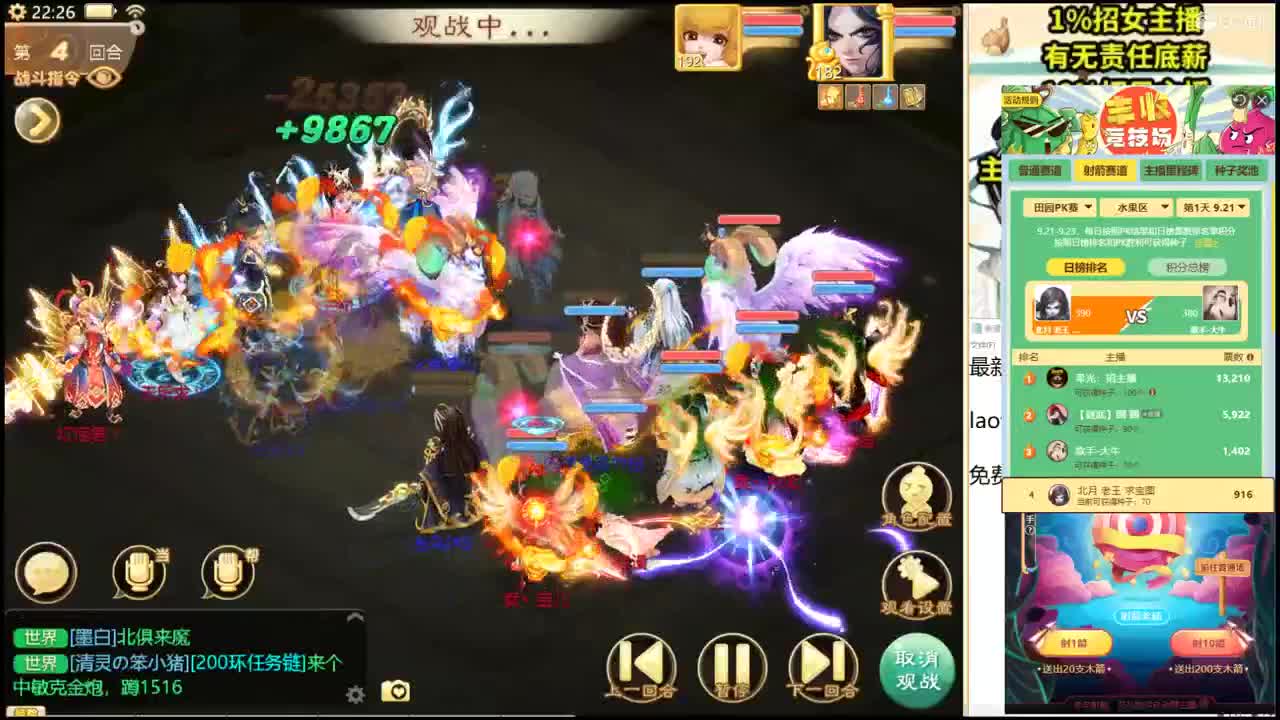Select the 日榜排名 daily ranking option
The width and height of the screenshot is (1280, 720).
click(1087, 266)
